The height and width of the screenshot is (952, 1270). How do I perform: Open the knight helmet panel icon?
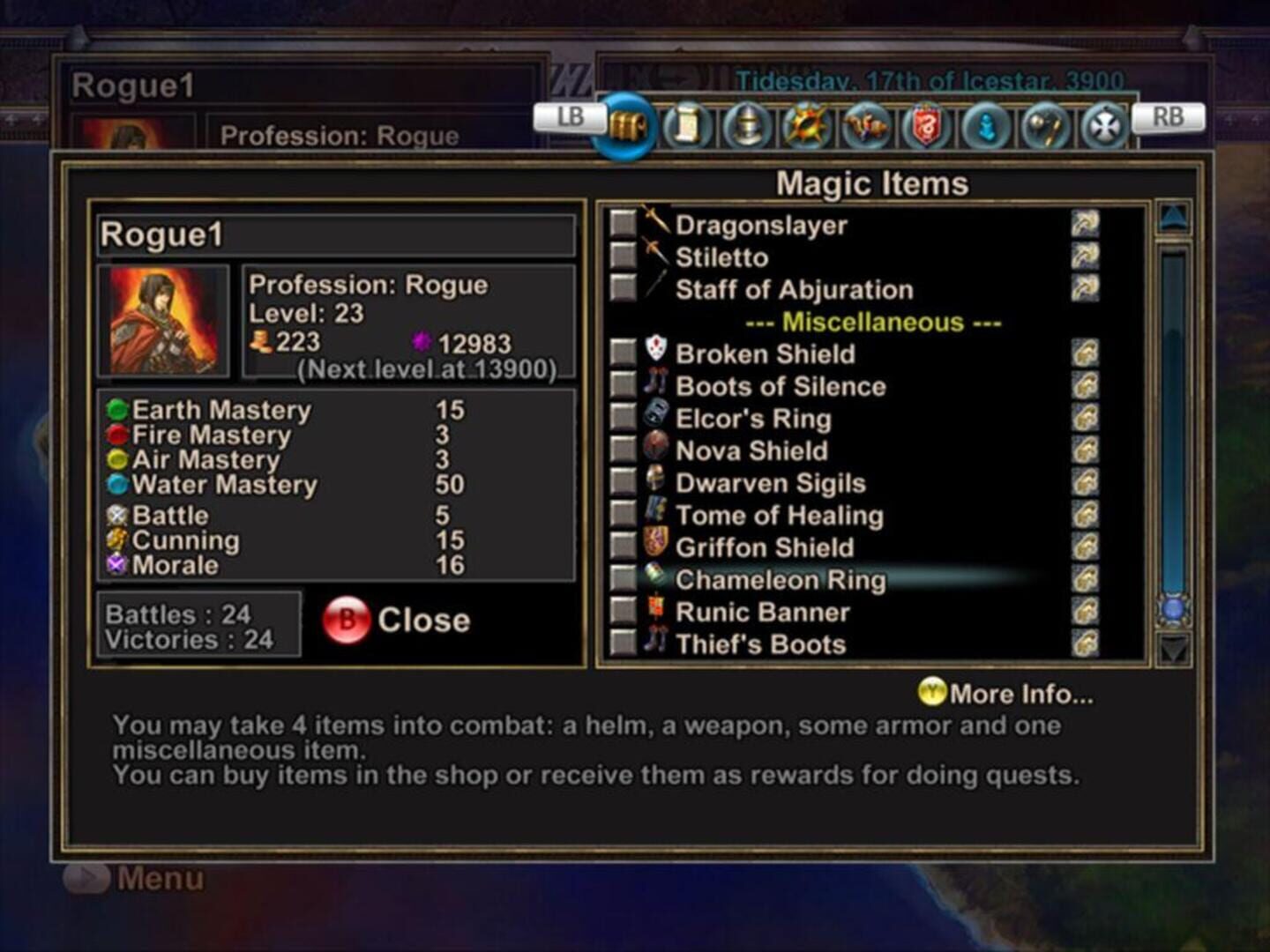click(x=746, y=127)
